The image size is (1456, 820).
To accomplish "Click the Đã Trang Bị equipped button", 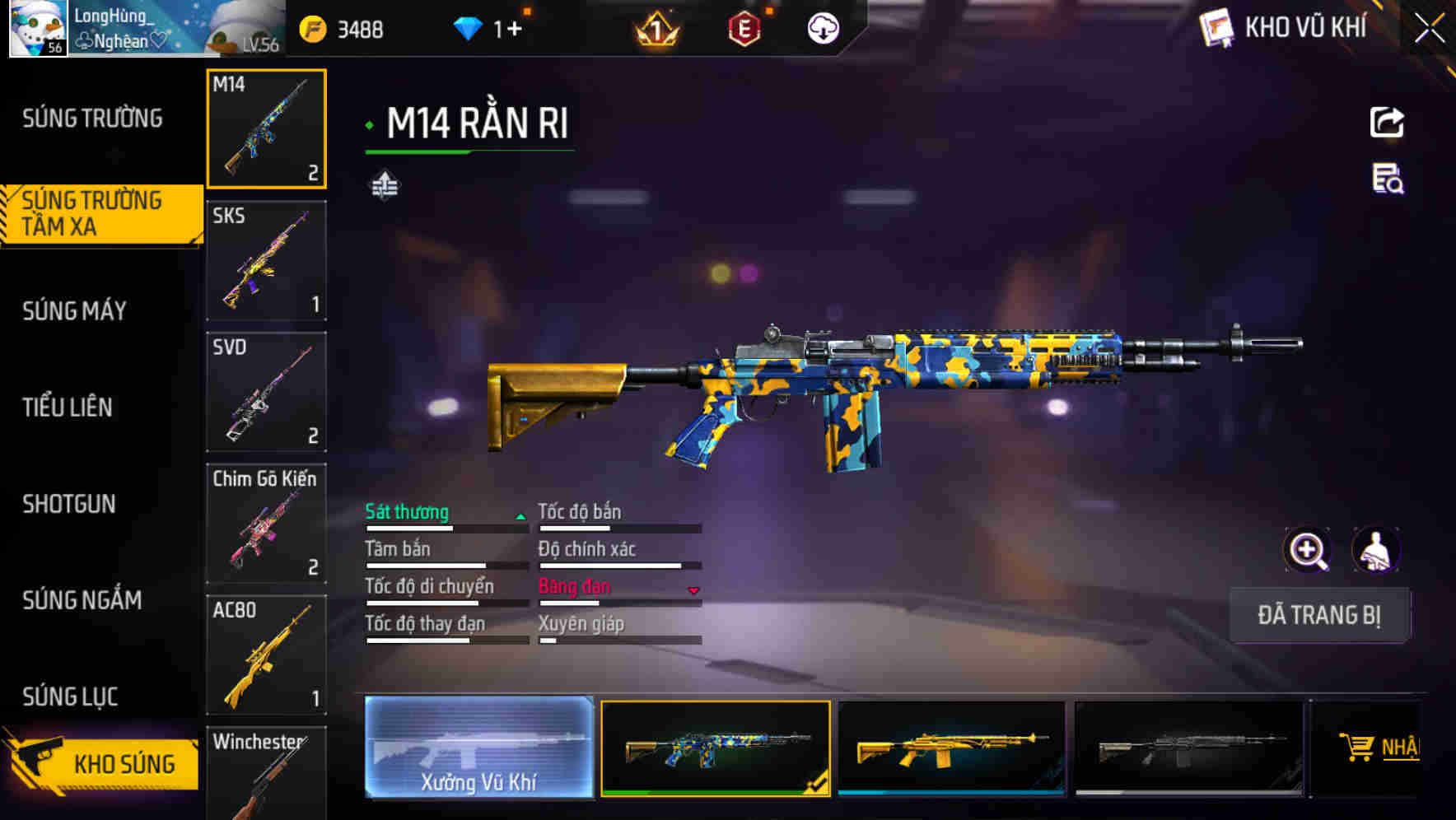I will (x=1318, y=615).
